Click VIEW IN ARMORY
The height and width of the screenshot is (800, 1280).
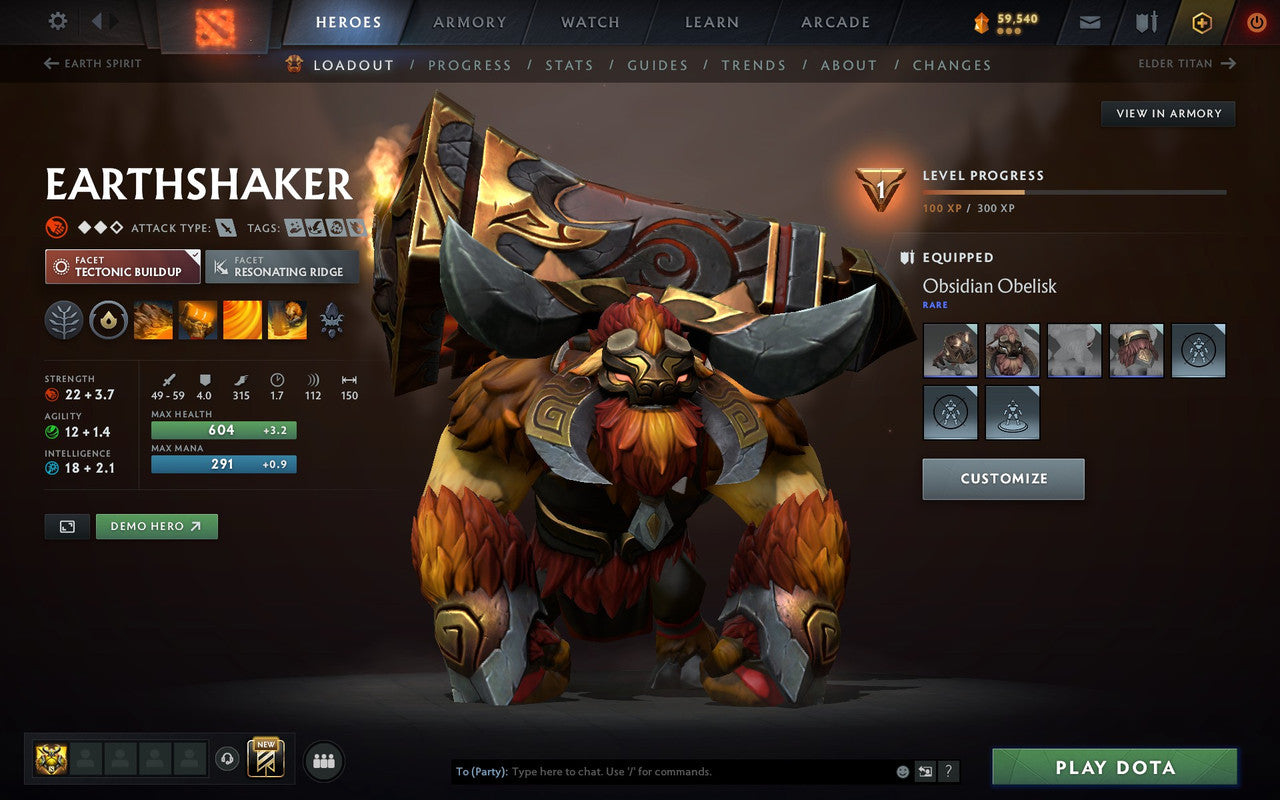click(1167, 113)
